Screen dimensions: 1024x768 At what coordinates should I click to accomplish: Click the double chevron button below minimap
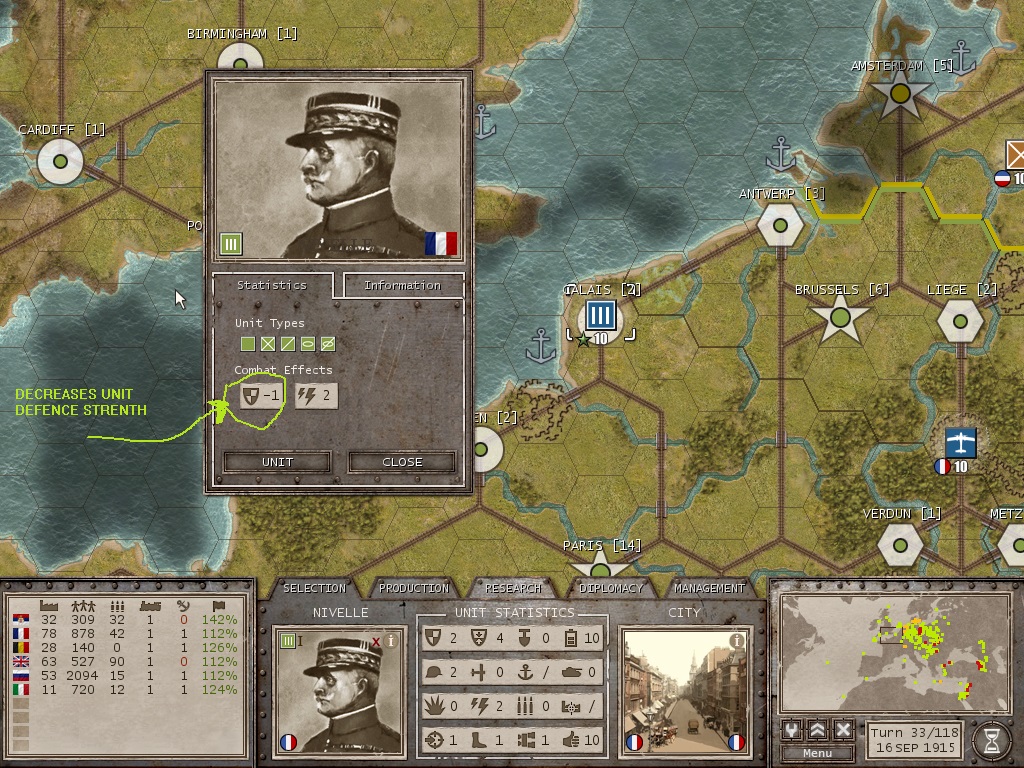[x=817, y=730]
